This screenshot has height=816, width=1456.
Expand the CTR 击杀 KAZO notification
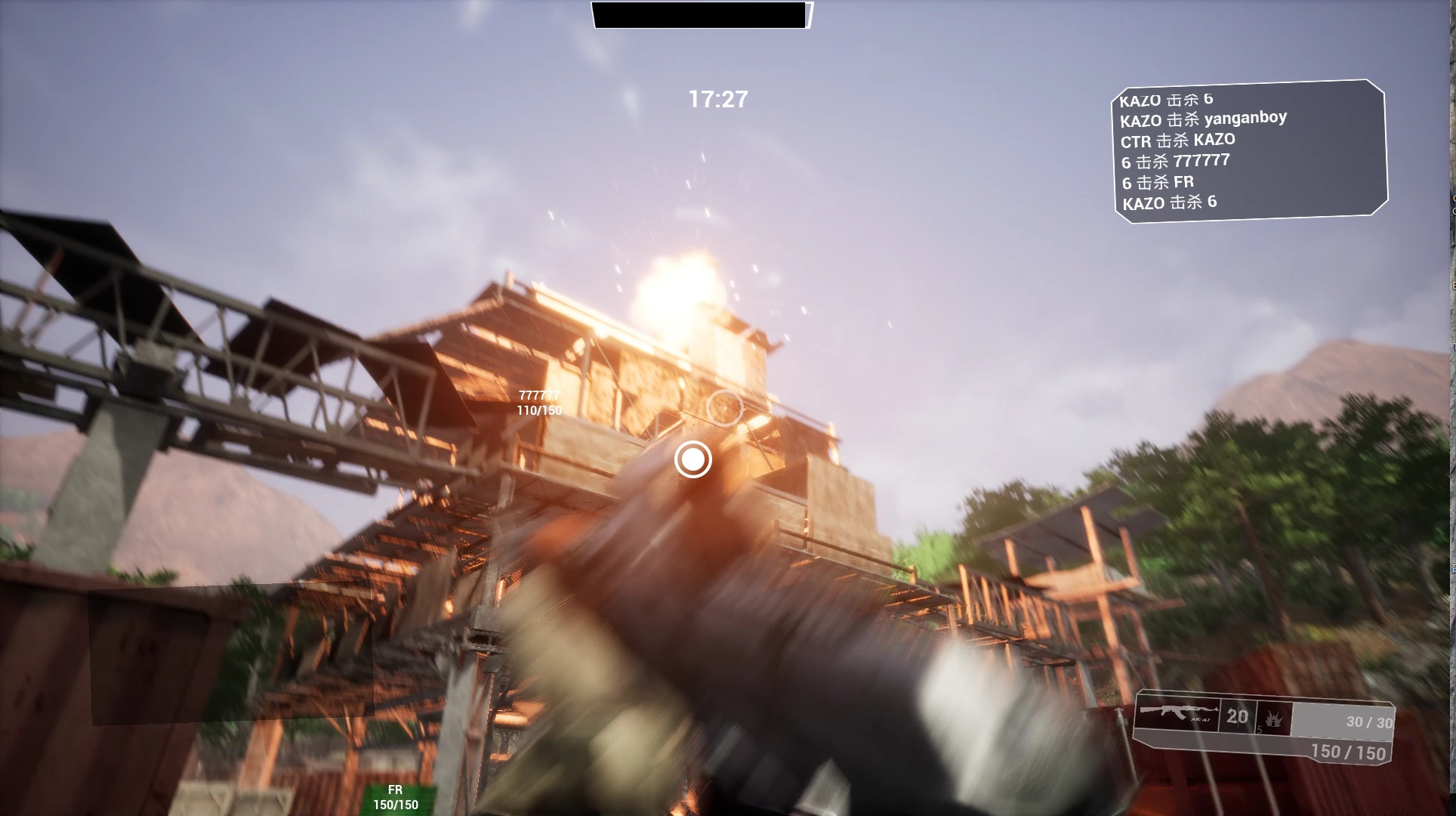(x=1178, y=139)
